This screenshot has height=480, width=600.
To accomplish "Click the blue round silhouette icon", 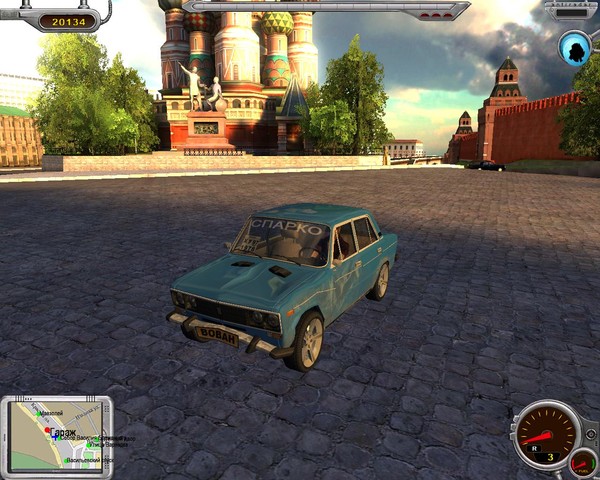I will click(x=574, y=47).
